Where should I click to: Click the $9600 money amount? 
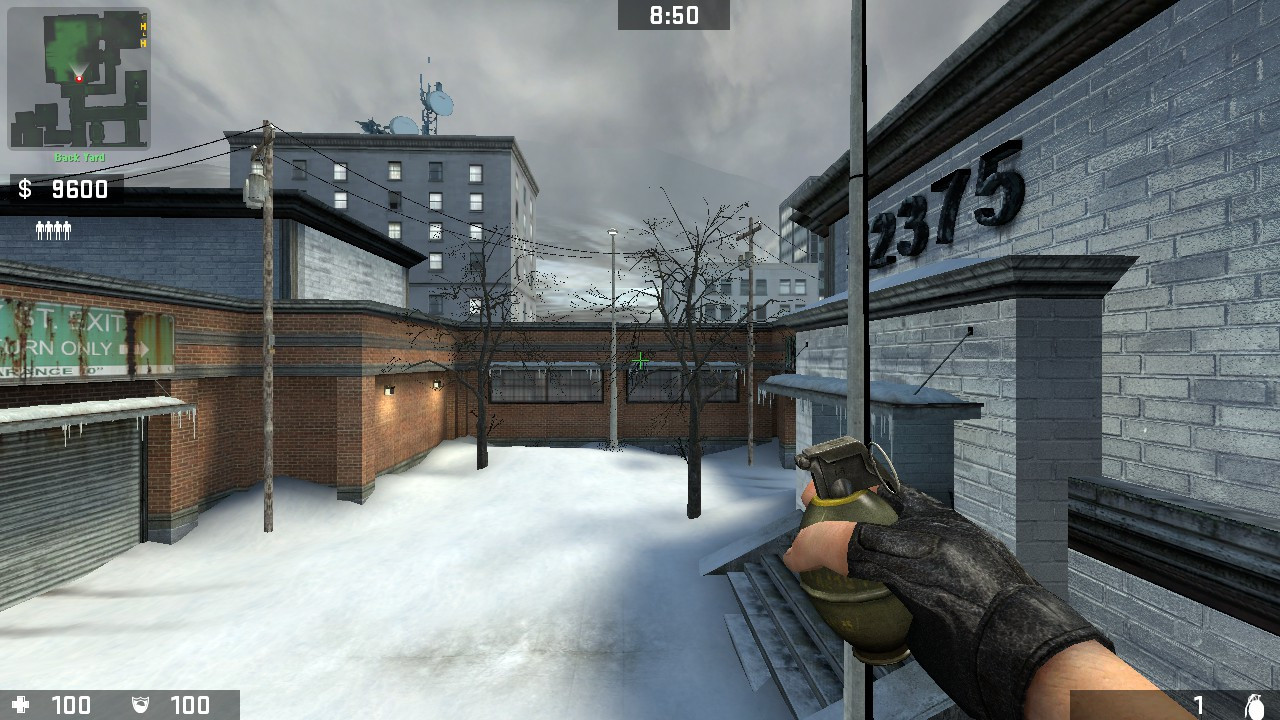(80, 189)
